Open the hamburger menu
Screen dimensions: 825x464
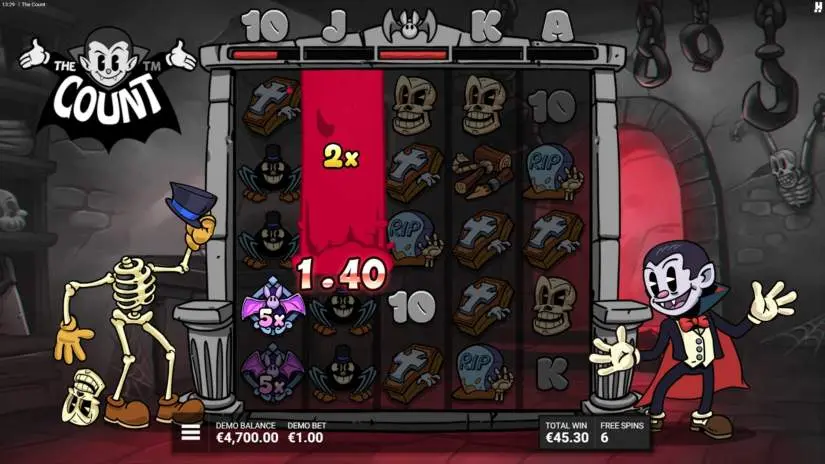(x=189, y=433)
